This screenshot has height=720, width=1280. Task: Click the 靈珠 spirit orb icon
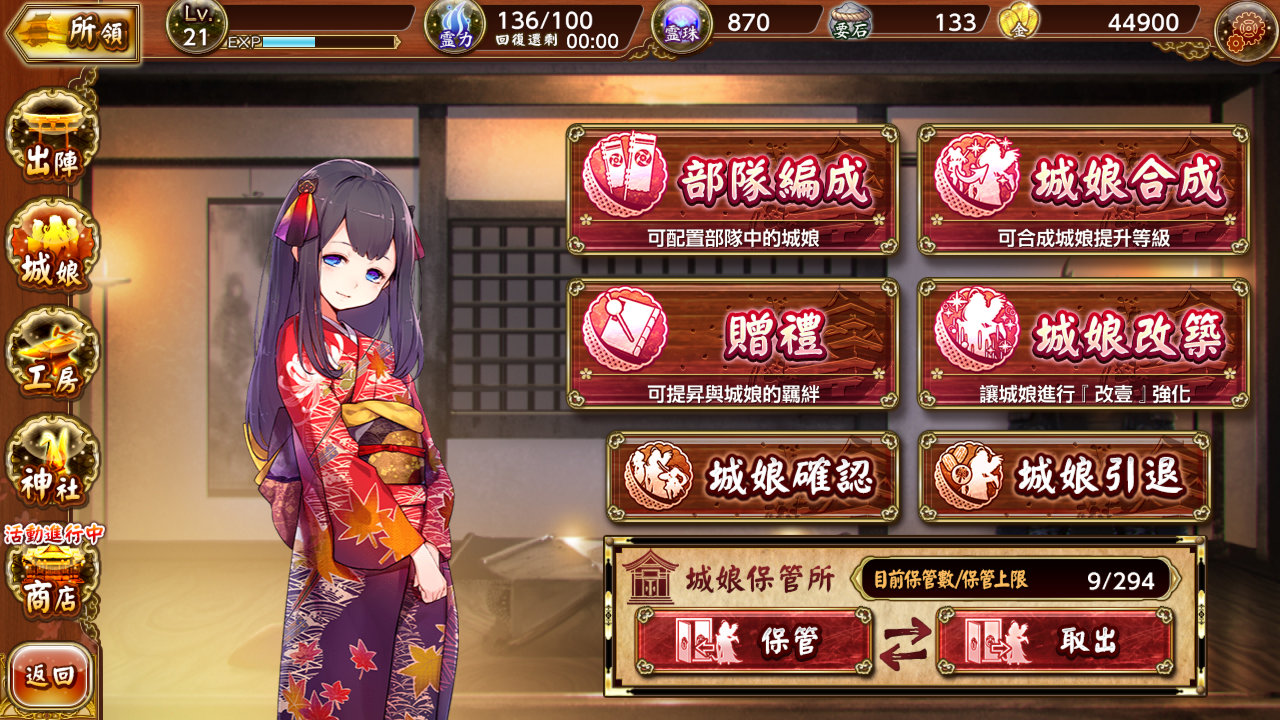(x=682, y=28)
